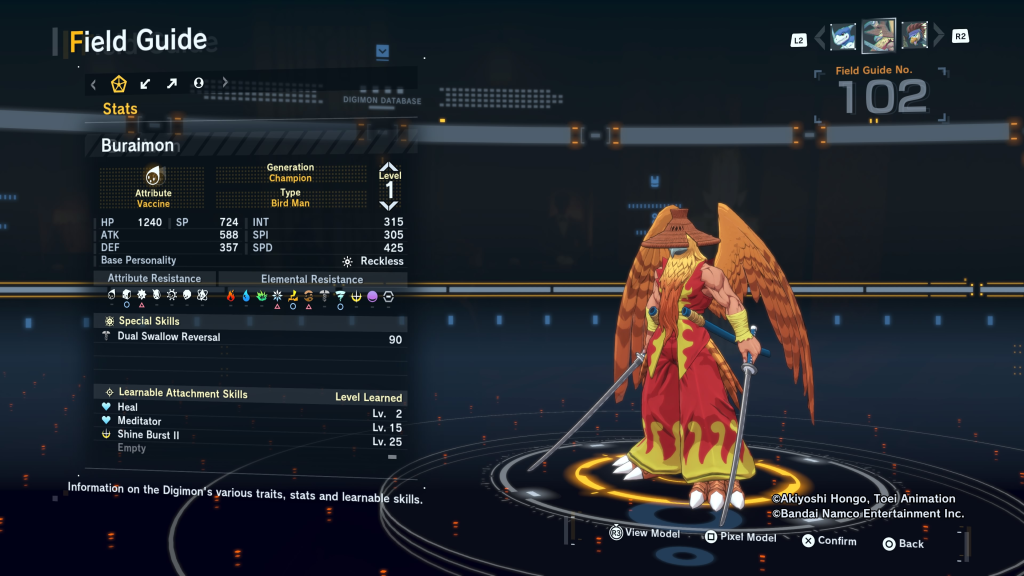Select the blue dragon Digimon thumbnail
Screen dimensions: 1024x576
(843, 36)
